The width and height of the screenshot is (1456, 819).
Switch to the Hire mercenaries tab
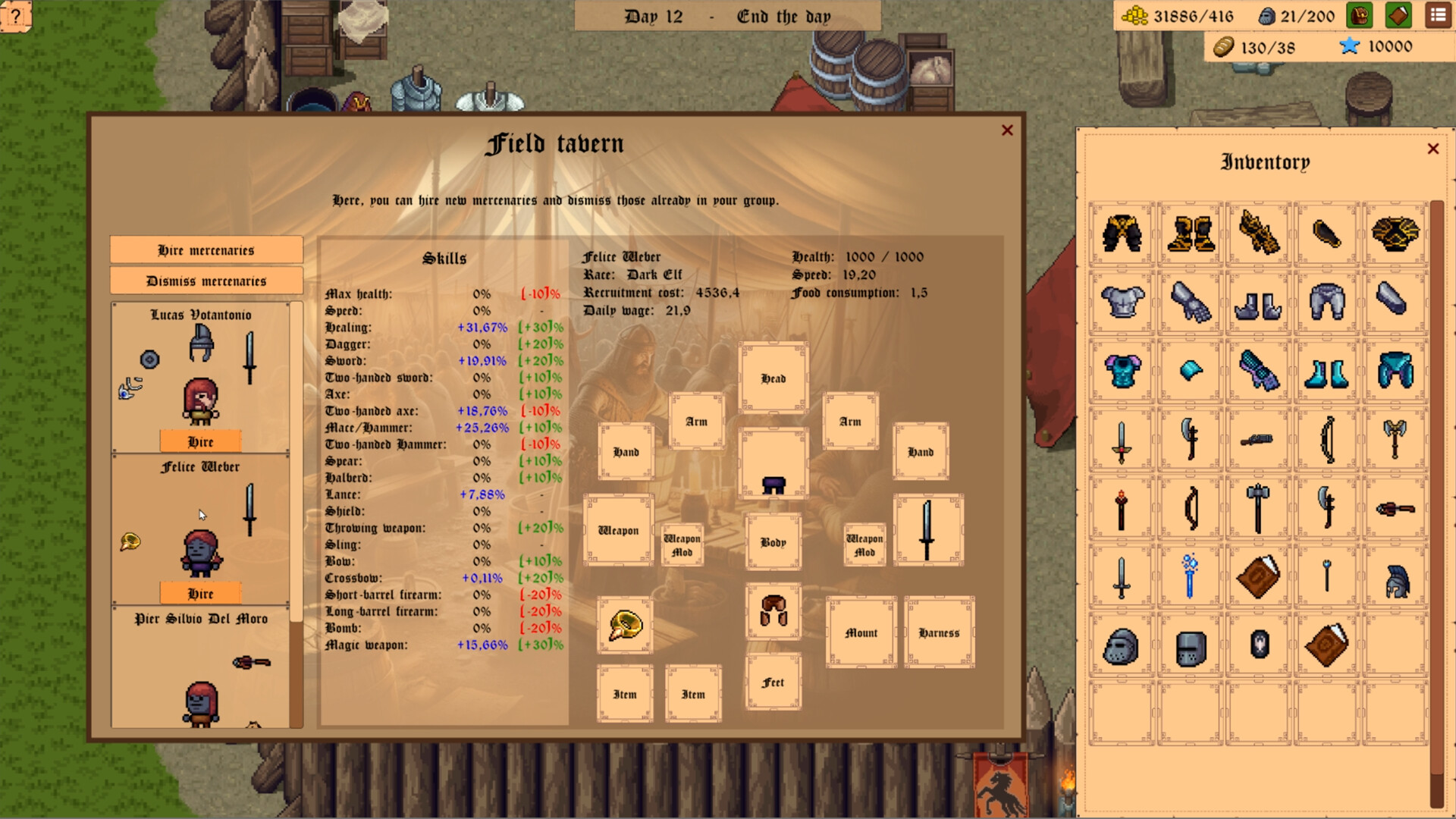click(x=206, y=249)
